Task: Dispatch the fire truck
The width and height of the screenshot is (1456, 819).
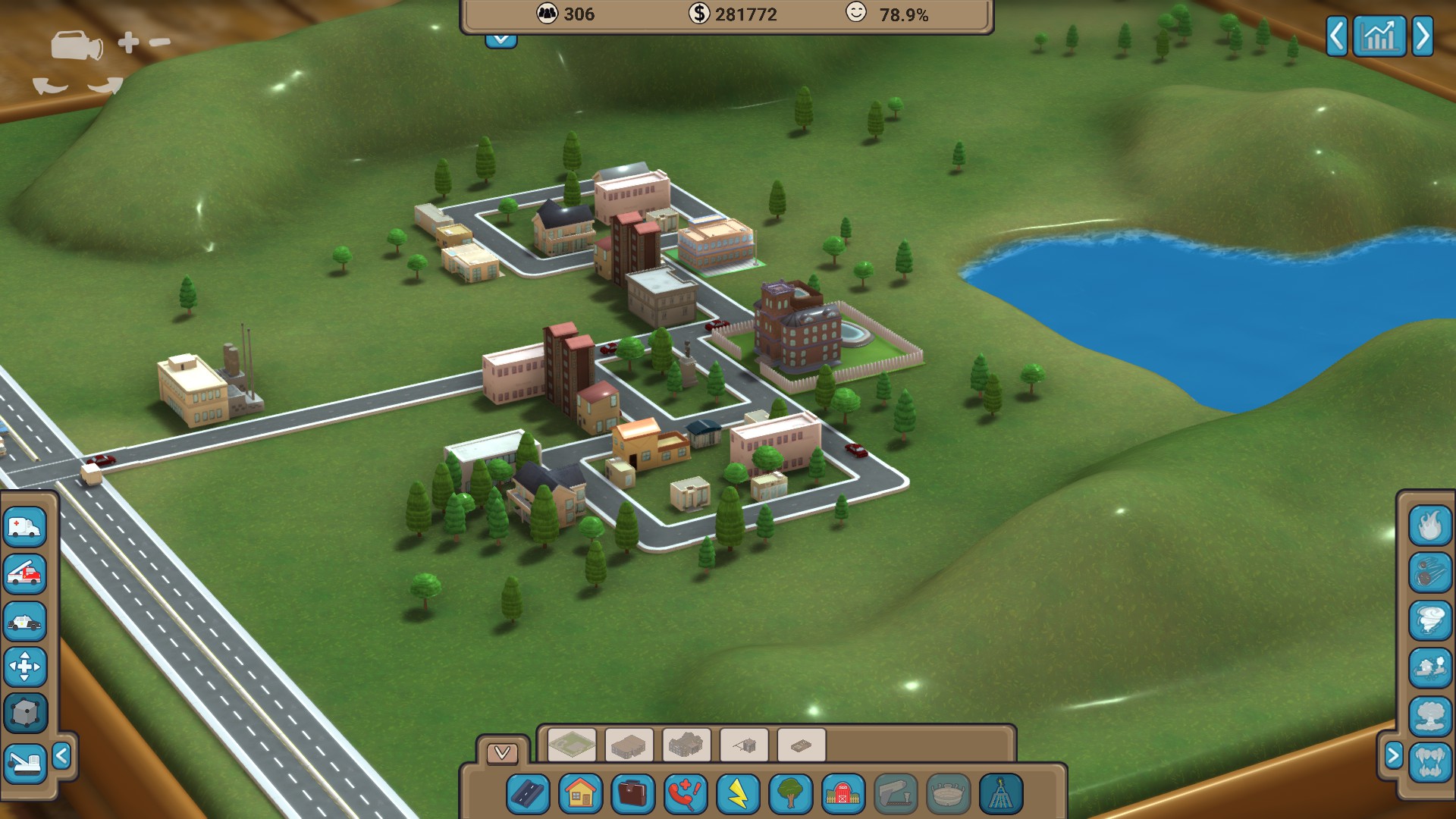Action: pyautogui.click(x=25, y=573)
